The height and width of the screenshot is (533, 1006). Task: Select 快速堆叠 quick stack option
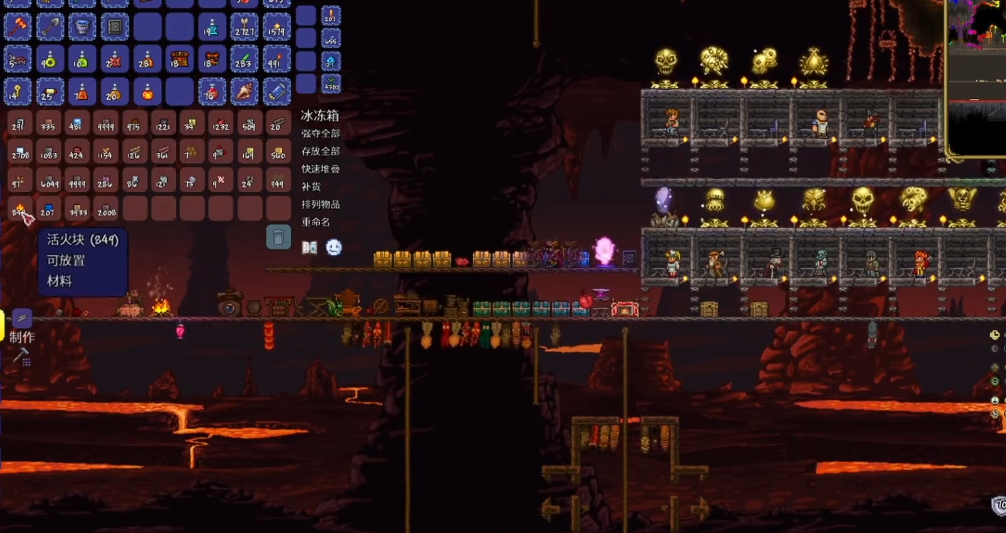click(x=321, y=169)
